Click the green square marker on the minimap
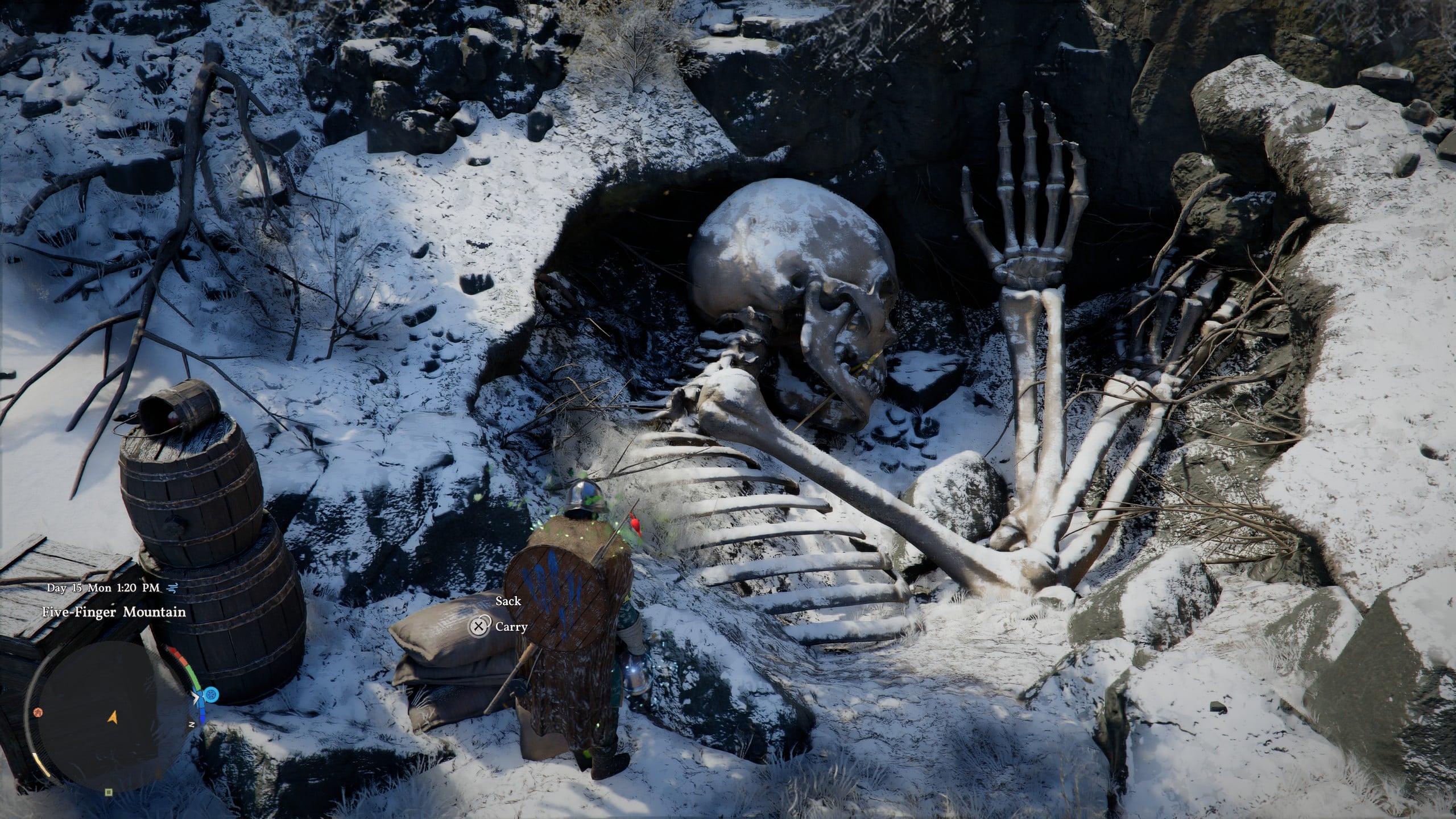Screen dimensions: 1456x819 109,791
